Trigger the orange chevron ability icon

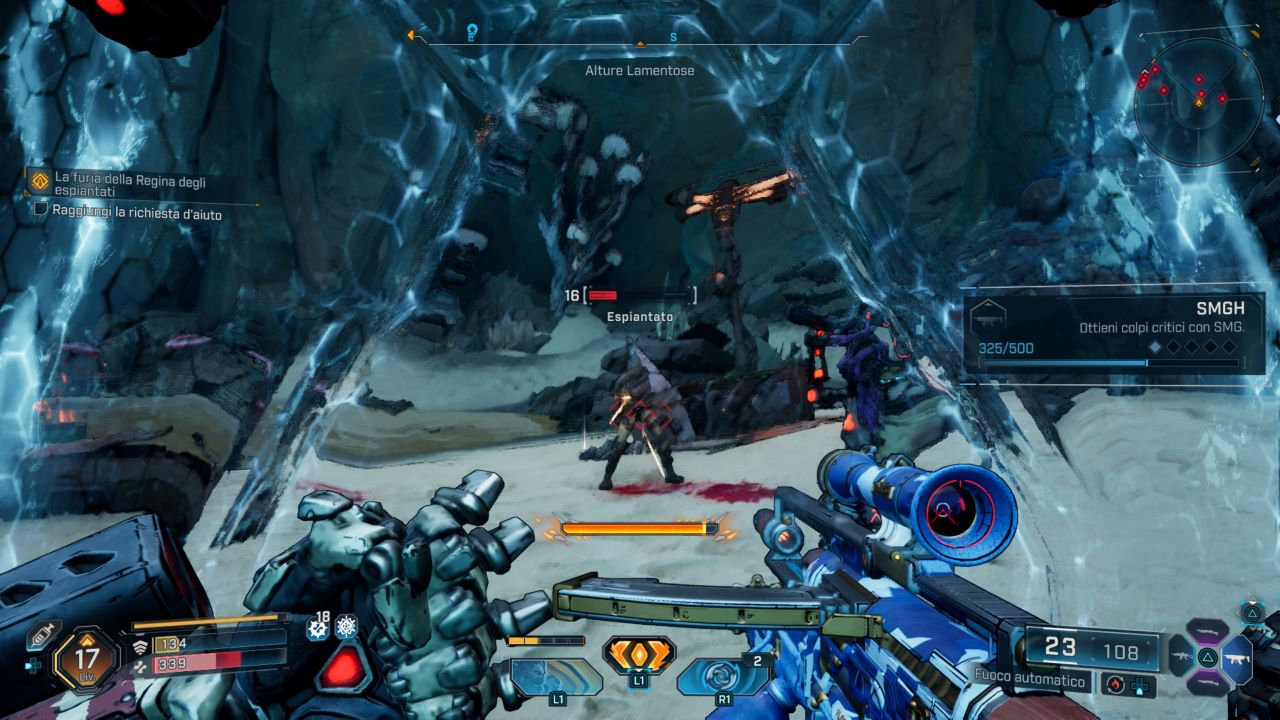639,655
